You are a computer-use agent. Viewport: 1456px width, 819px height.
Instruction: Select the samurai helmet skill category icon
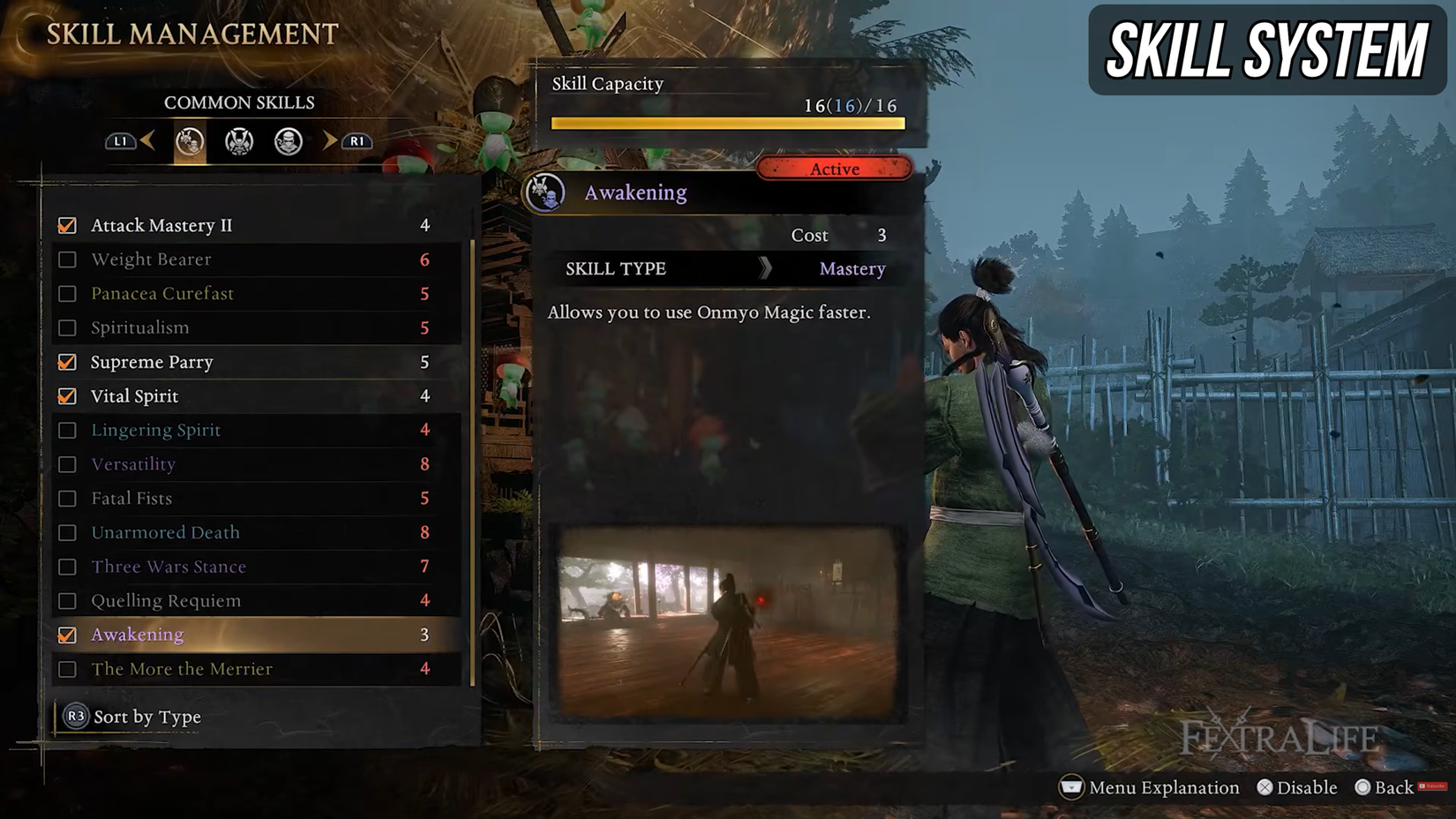[x=238, y=141]
